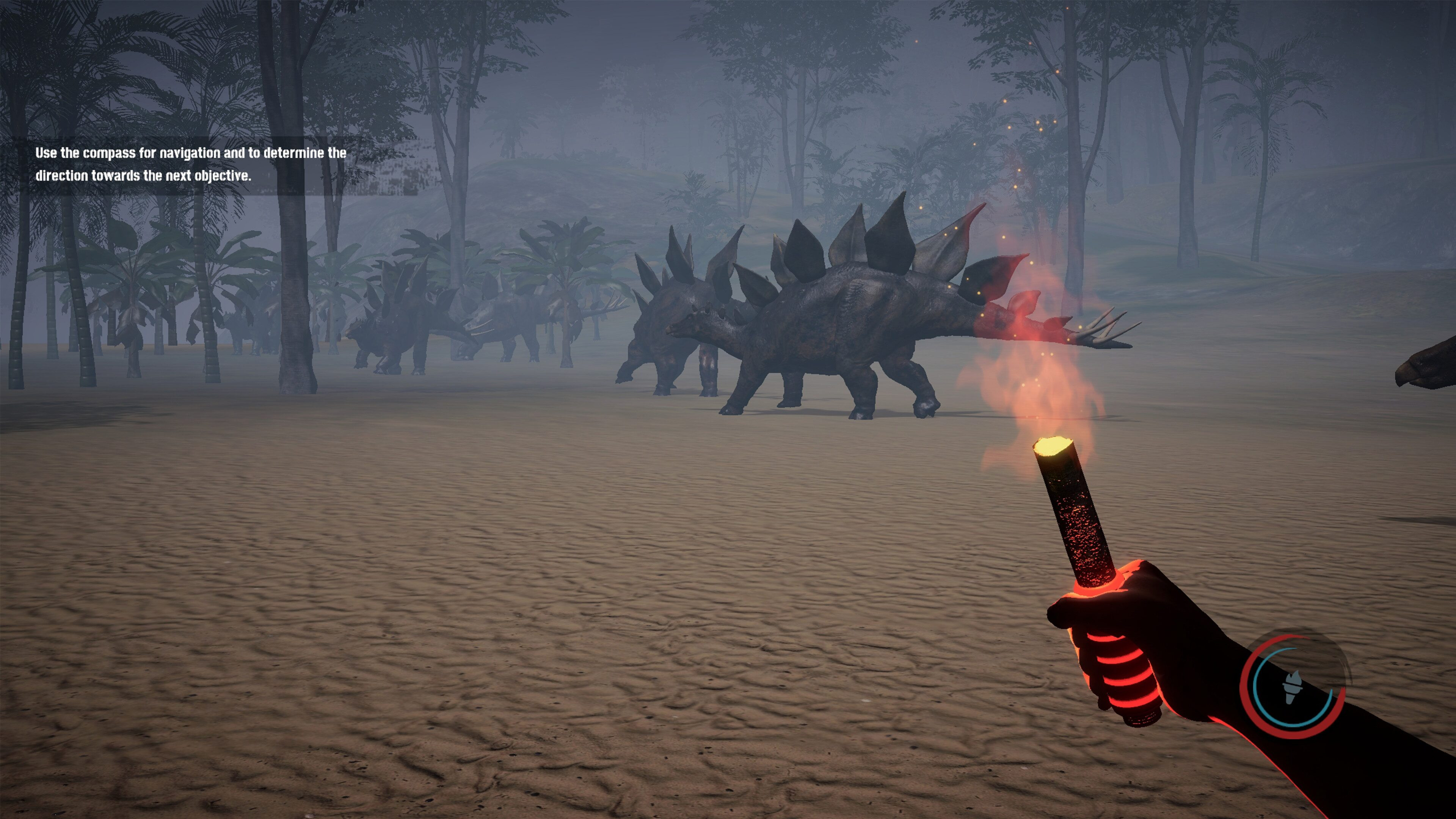Click the torch icon in the circular gauge

click(x=1293, y=687)
